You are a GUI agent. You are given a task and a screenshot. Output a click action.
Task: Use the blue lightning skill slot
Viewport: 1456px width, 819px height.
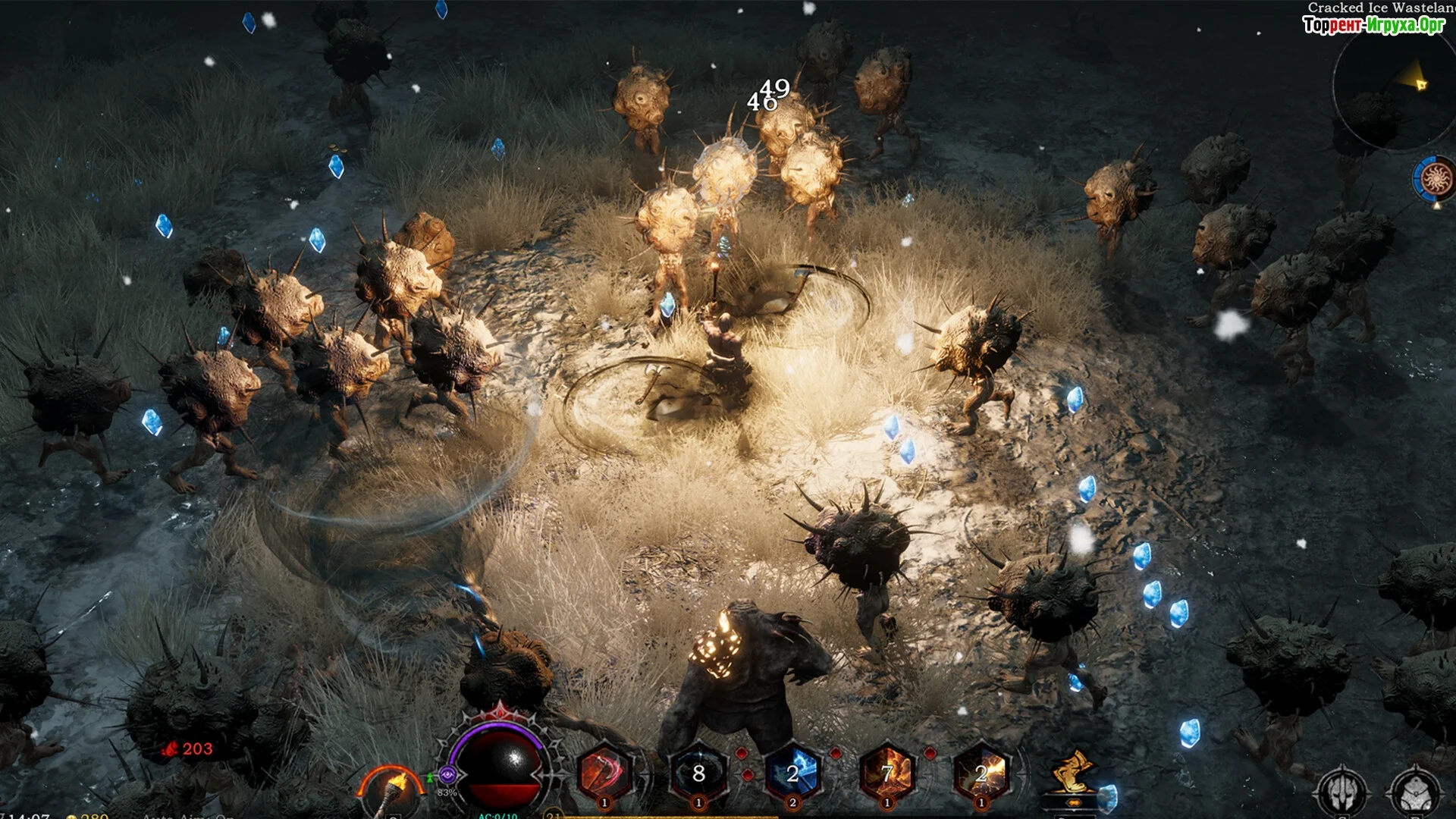coord(793,773)
